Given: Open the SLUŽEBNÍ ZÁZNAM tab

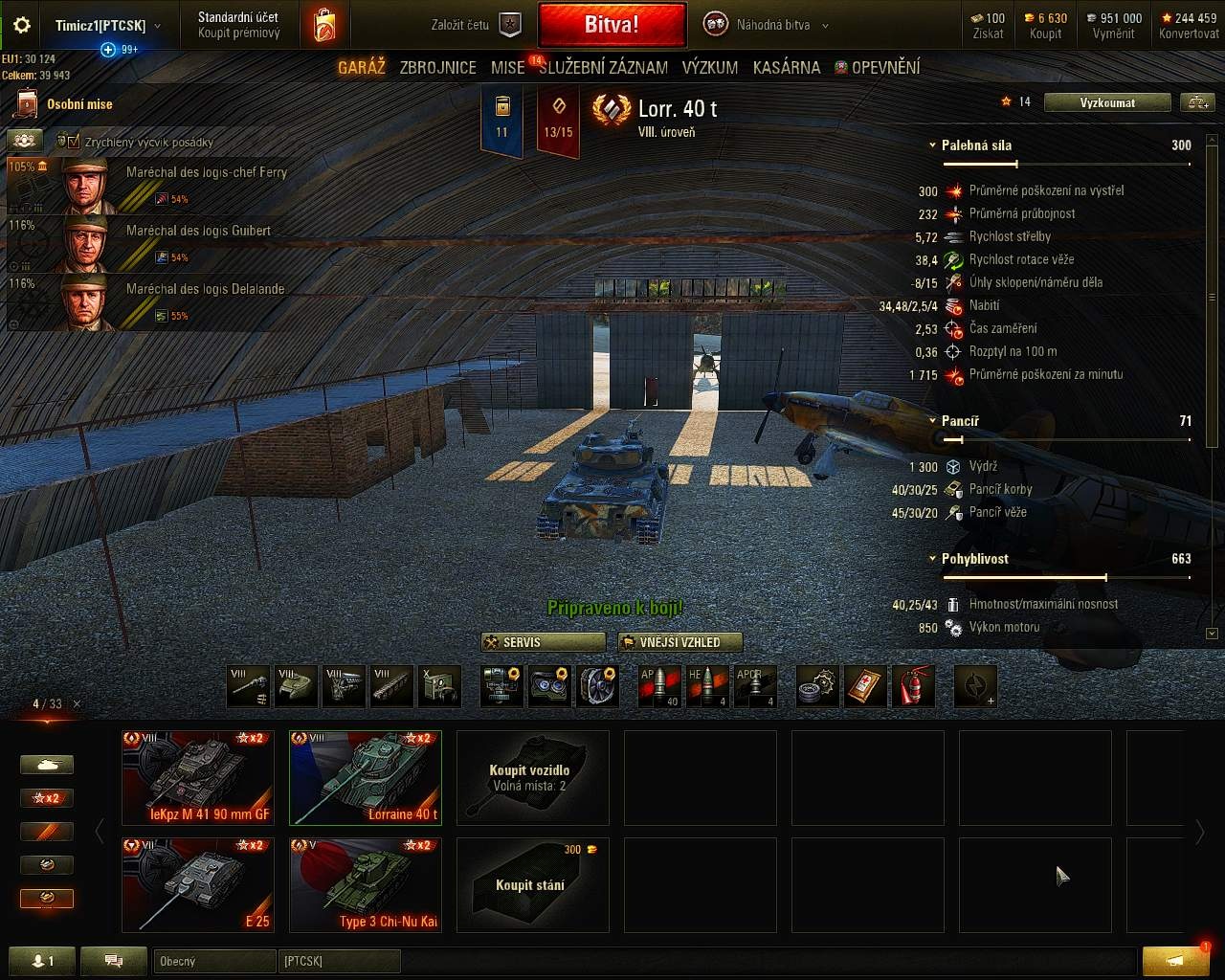Looking at the screenshot, I should (603, 67).
